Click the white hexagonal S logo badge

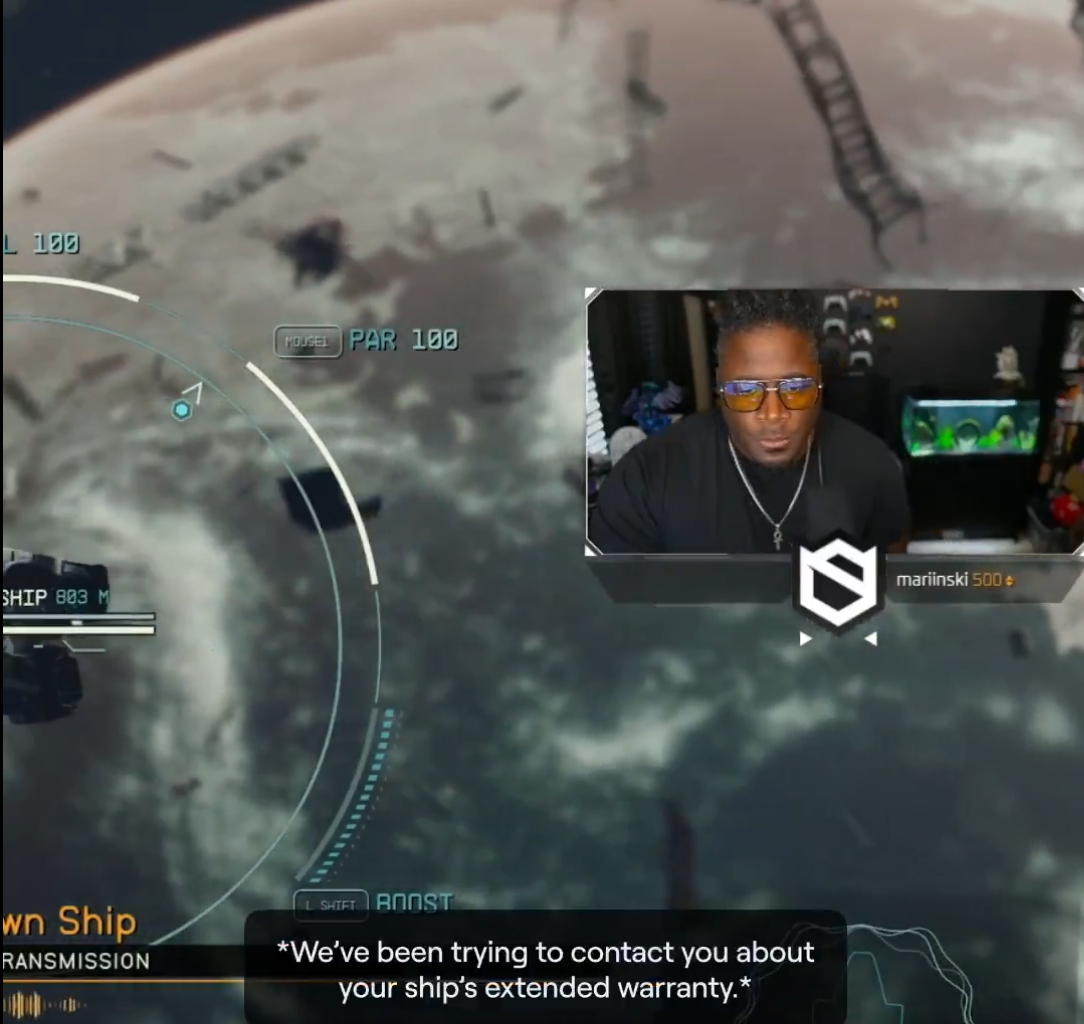click(x=838, y=586)
